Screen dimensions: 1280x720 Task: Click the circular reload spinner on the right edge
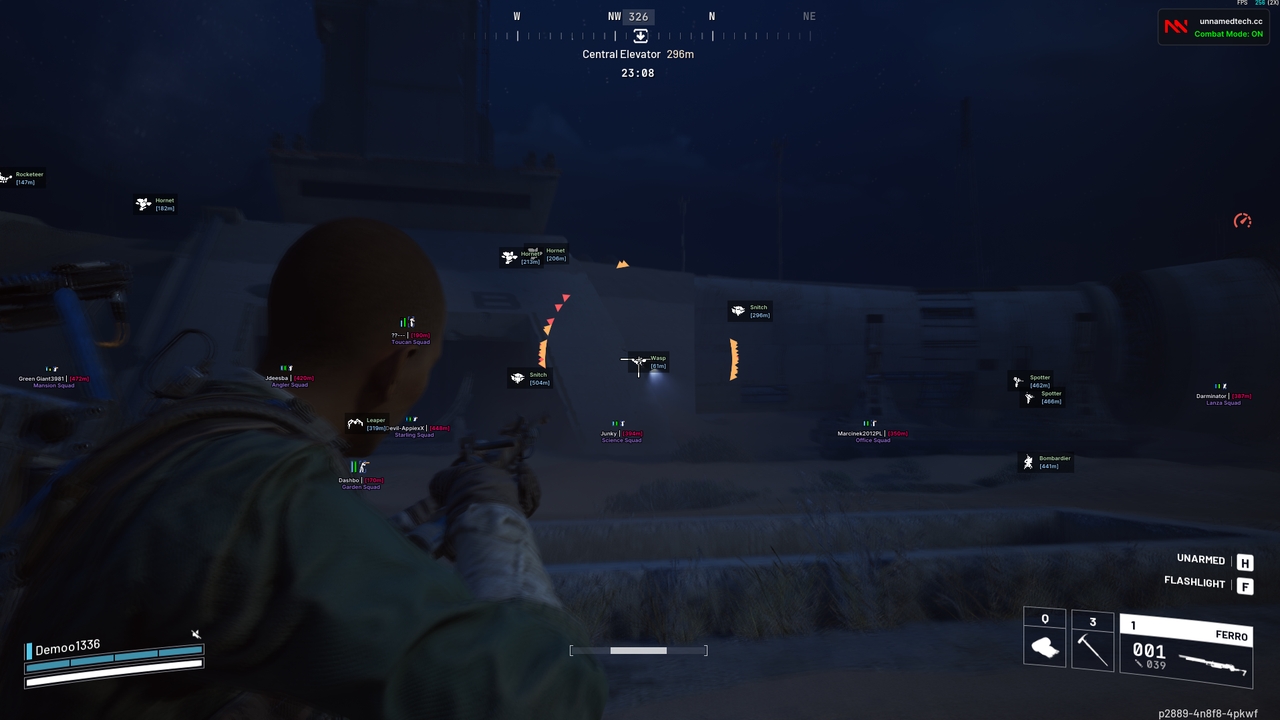pos(1242,221)
